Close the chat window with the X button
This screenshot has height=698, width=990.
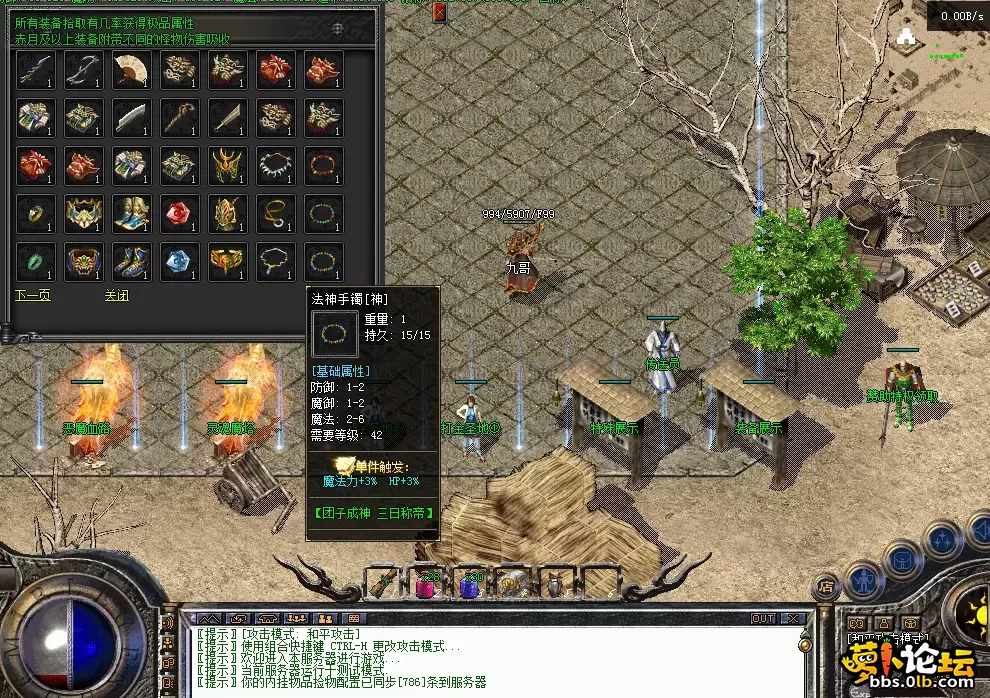(792, 619)
